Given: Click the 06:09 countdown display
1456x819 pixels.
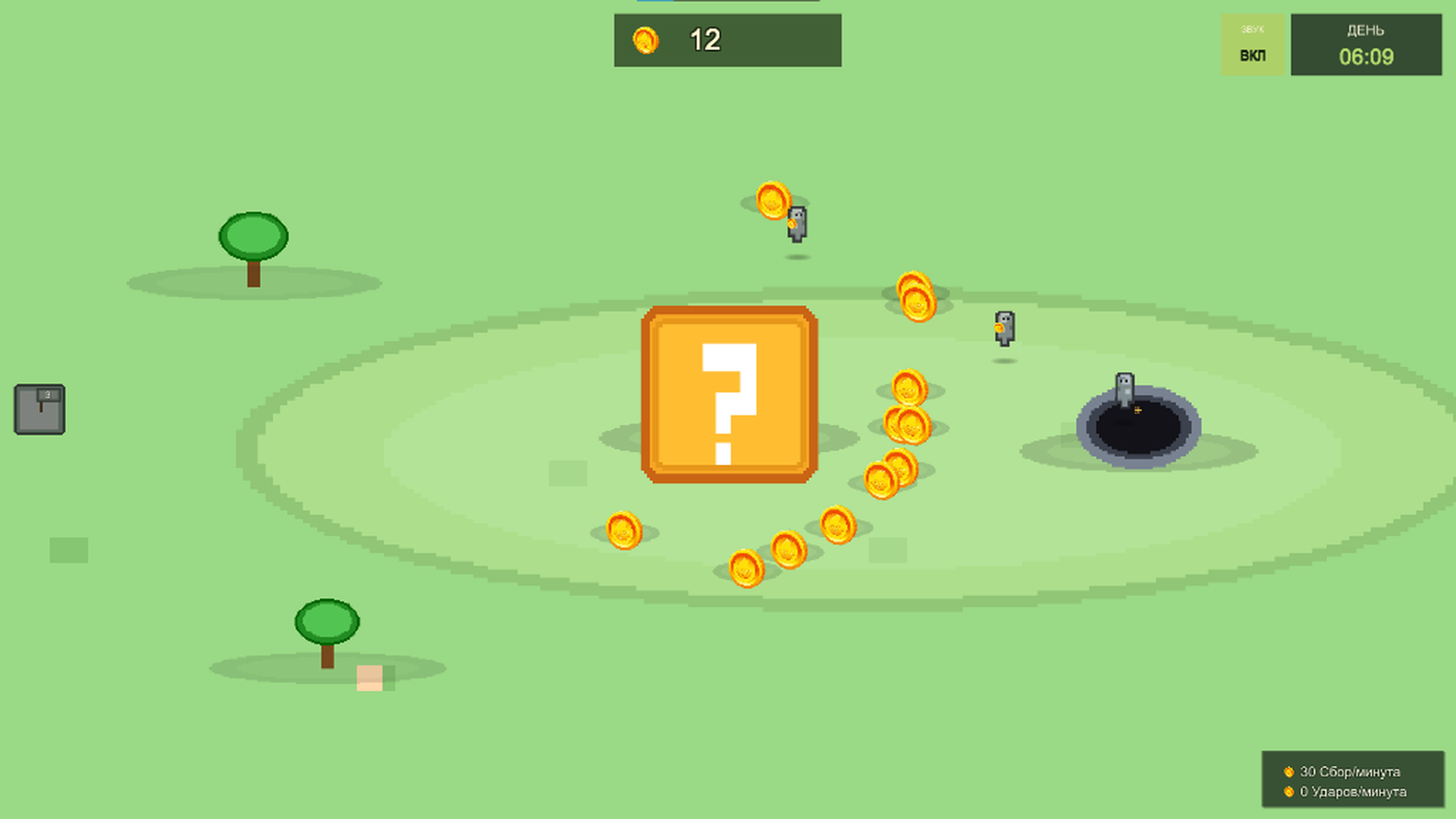Looking at the screenshot, I should [x=1365, y=56].
